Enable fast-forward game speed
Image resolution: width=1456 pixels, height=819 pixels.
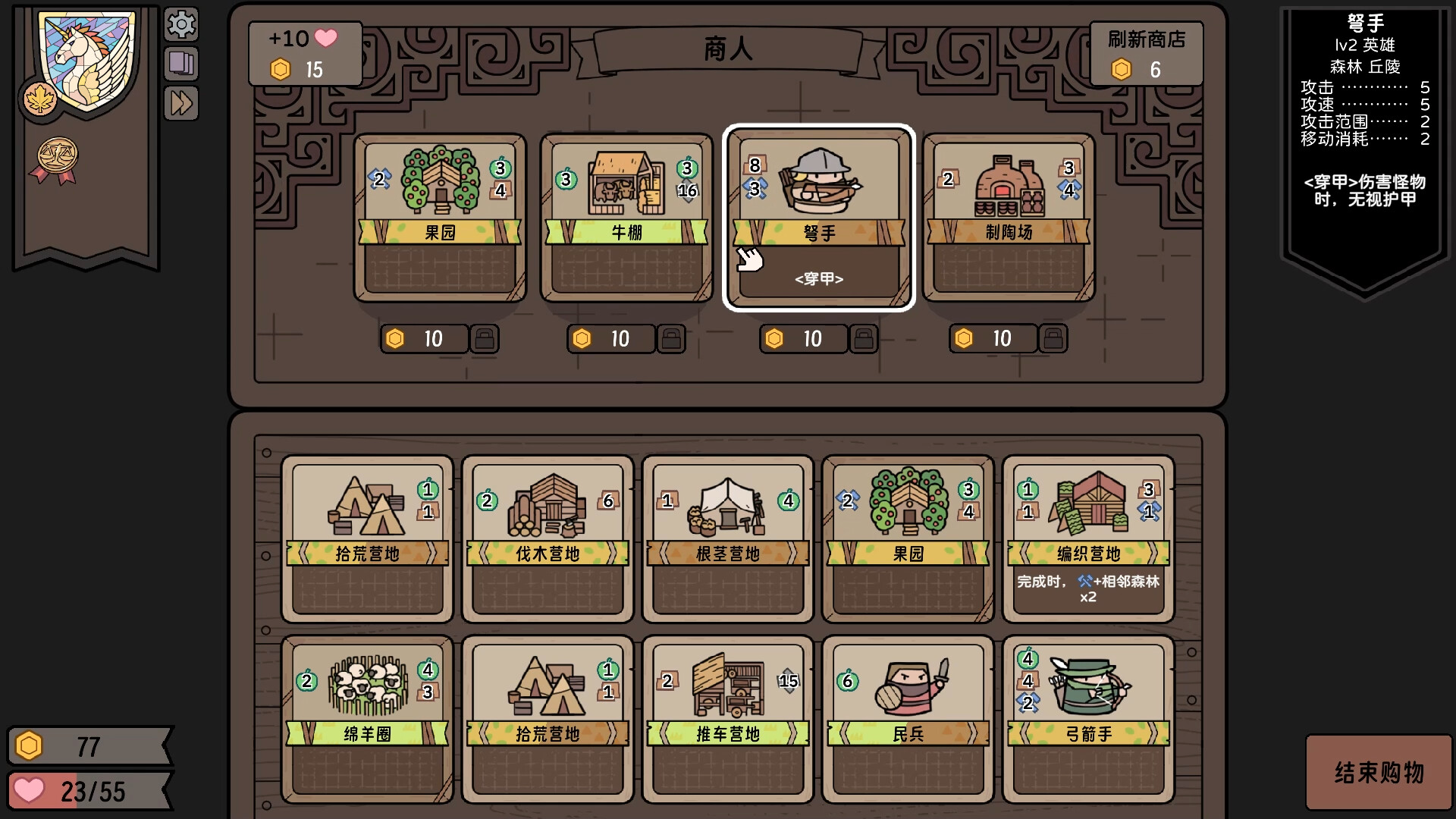click(x=181, y=104)
